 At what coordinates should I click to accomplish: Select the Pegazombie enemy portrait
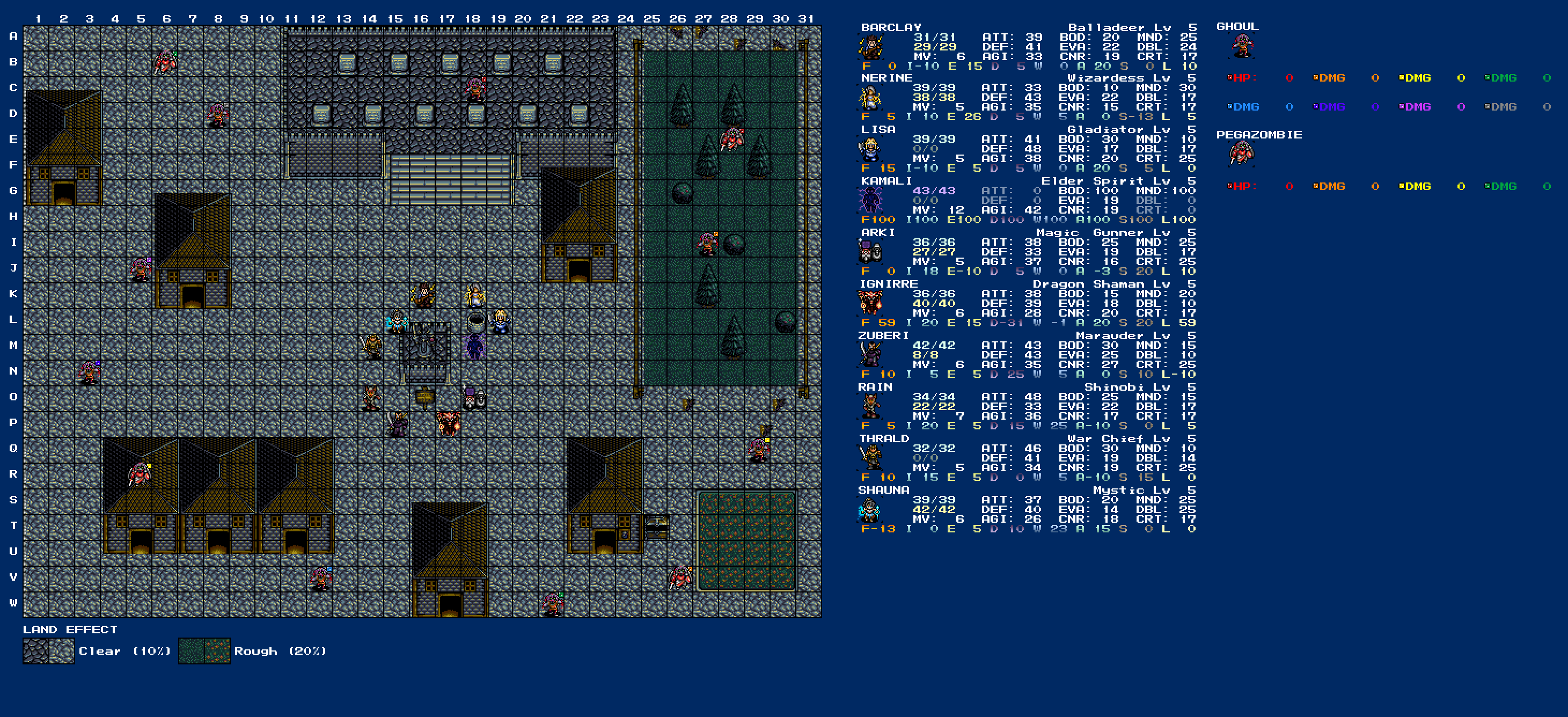(1242, 154)
